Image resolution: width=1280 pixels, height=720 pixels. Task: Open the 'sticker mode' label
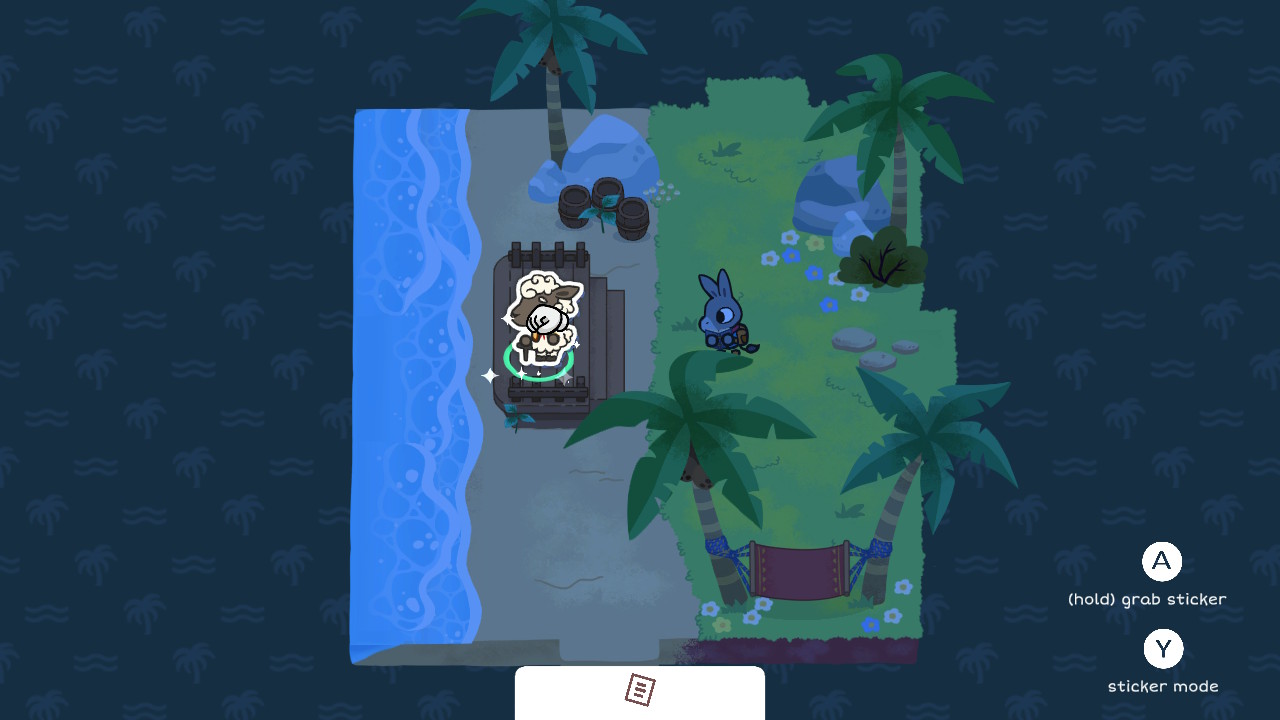tap(1164, 686)
